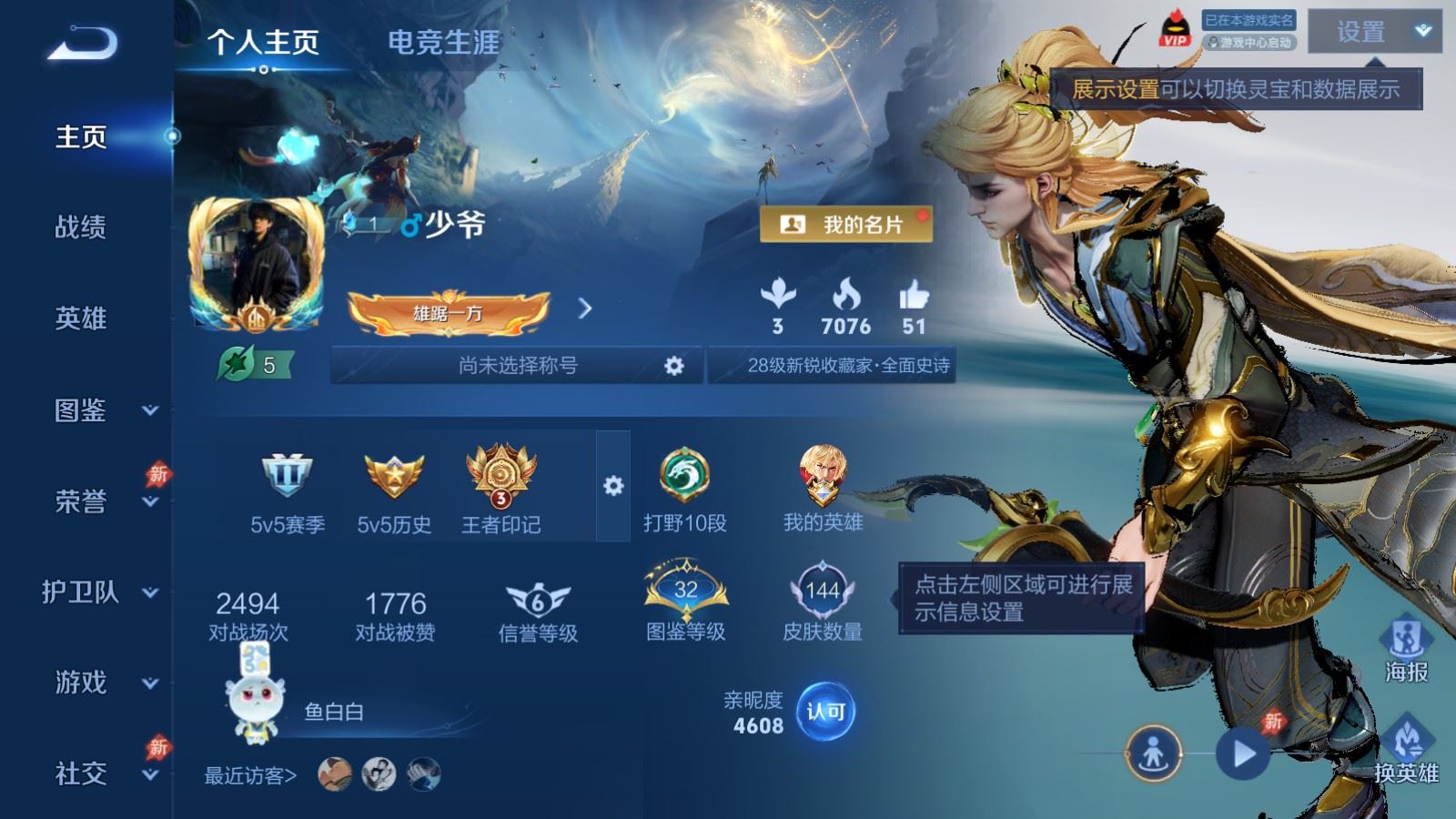Click the 图鉴等级 32 emblem

pos(687,589)
